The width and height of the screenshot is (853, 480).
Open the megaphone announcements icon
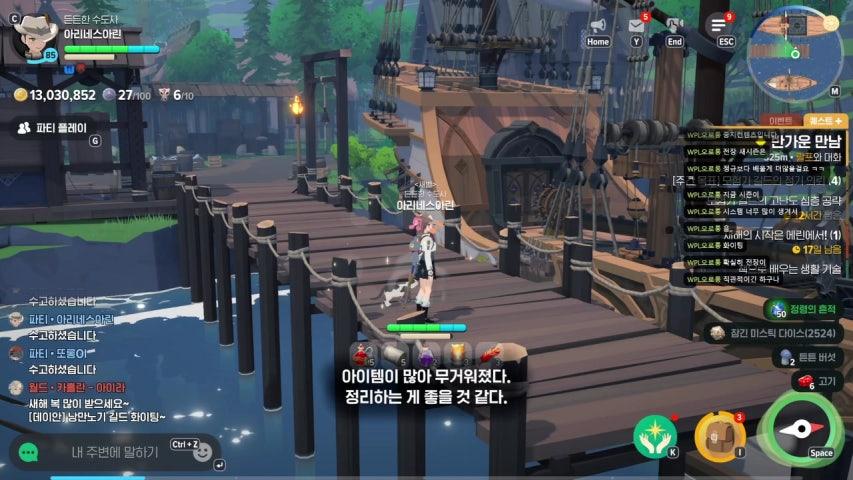click(598, 25)
